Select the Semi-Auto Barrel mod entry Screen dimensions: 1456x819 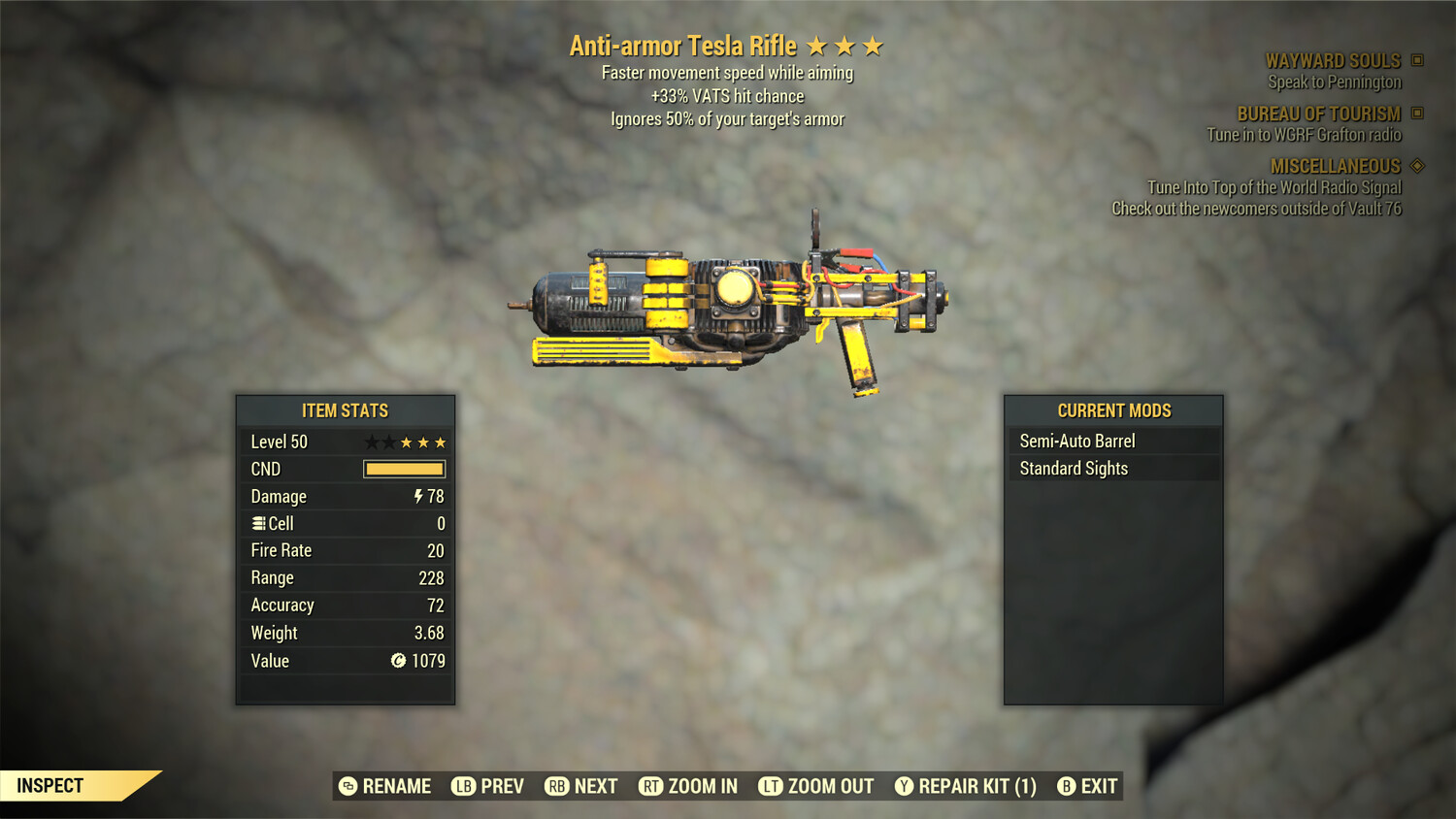(x=1075, y=440)
